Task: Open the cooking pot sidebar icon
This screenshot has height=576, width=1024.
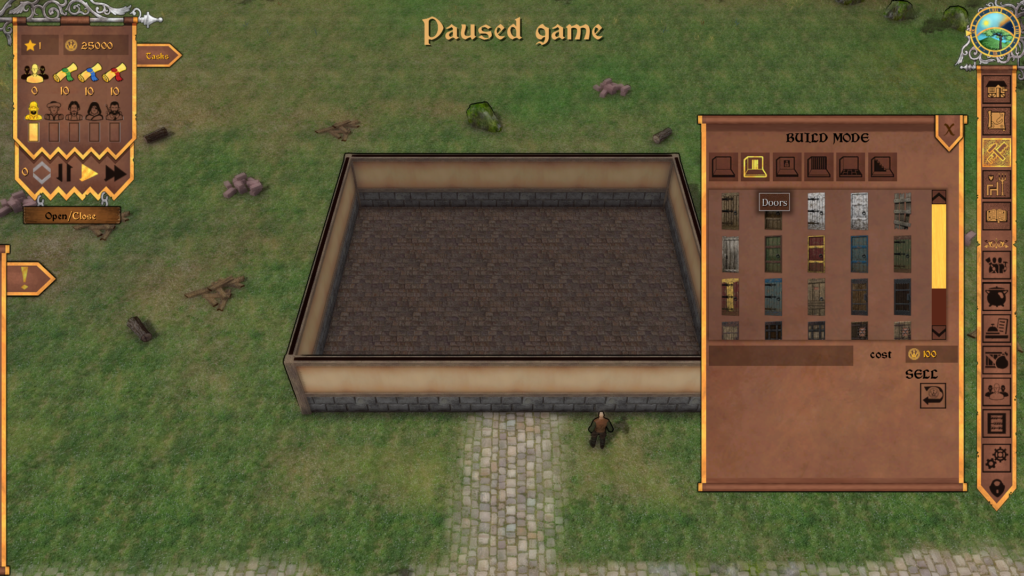Action: 997,297
